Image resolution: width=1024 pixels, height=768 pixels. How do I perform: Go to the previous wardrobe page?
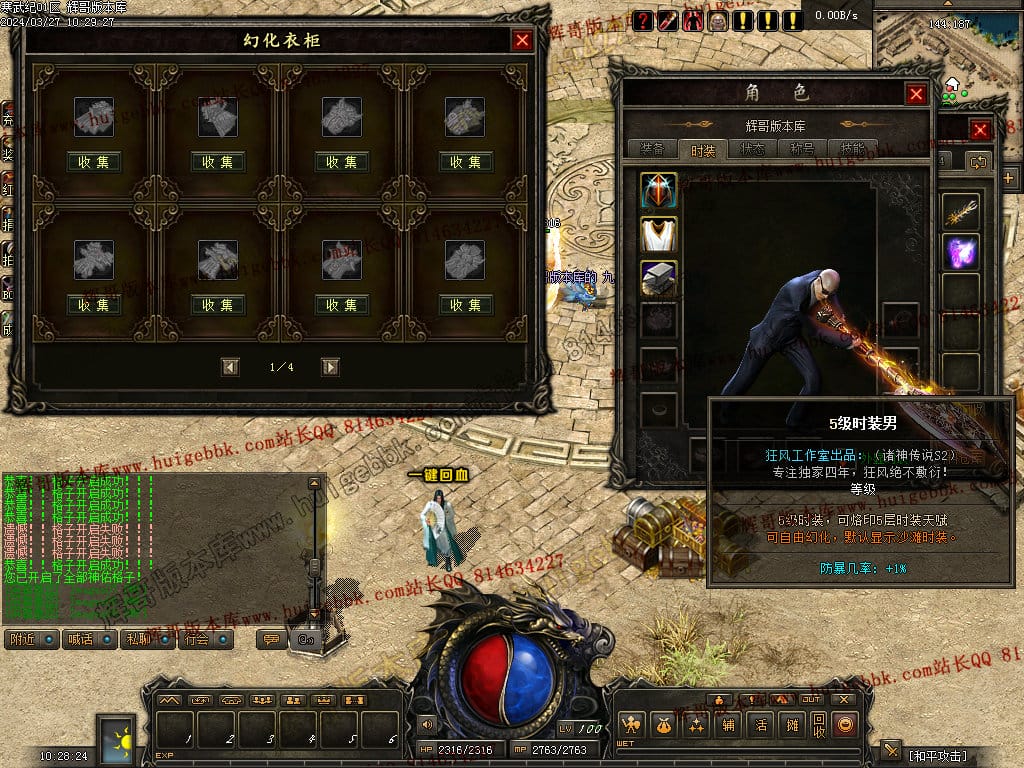(x=231, y=367)
